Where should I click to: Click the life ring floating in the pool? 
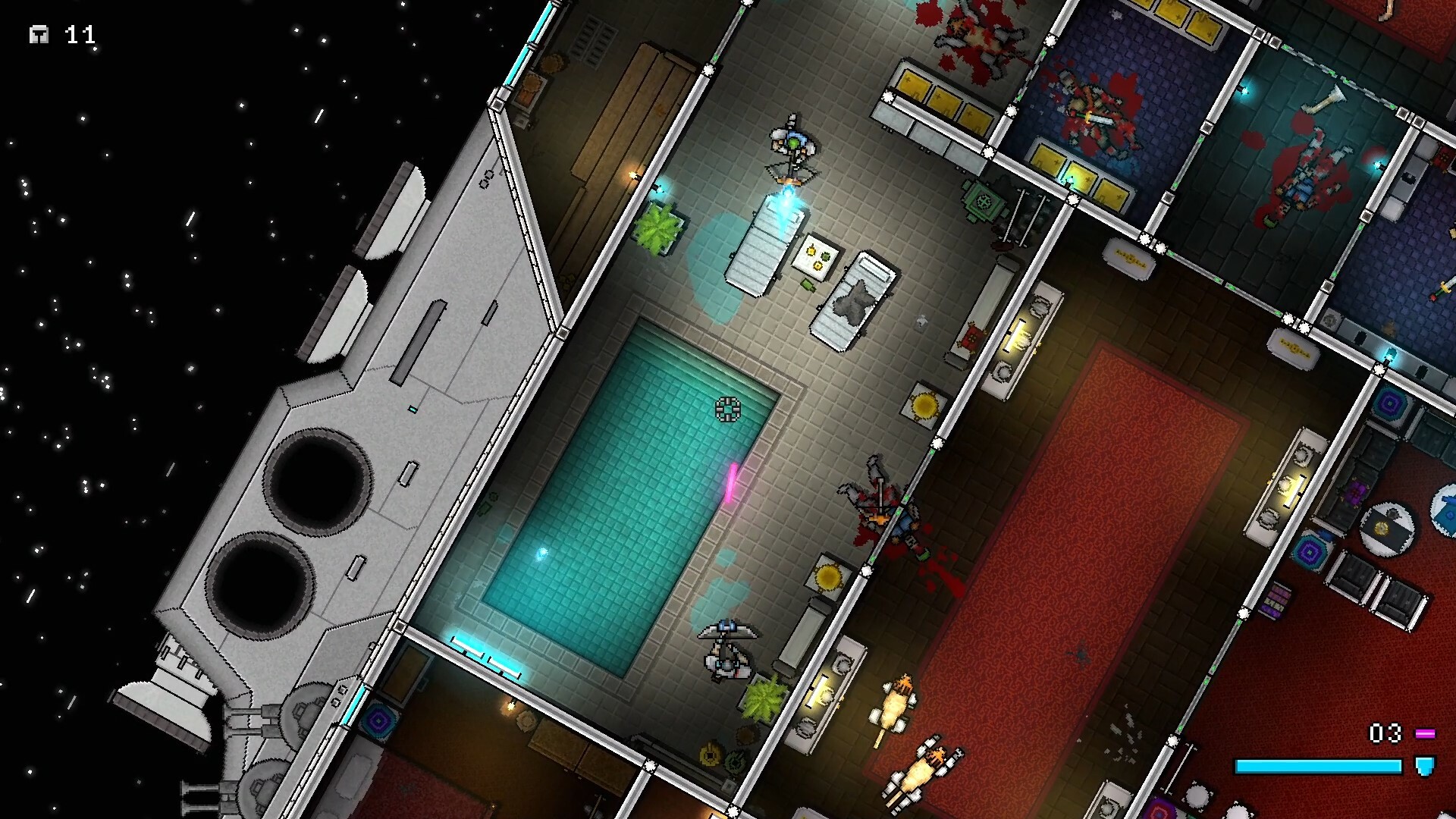point(728,409)
